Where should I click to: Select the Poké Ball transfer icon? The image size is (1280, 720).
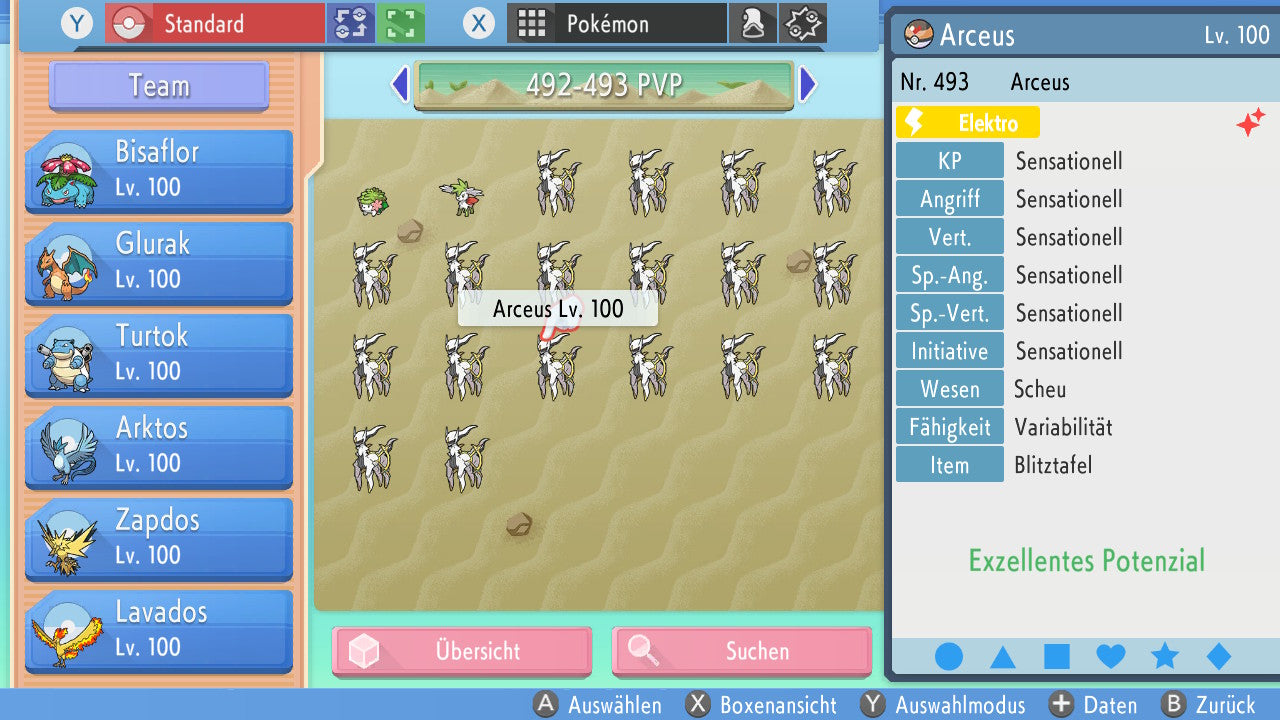(x=350, y=23)
